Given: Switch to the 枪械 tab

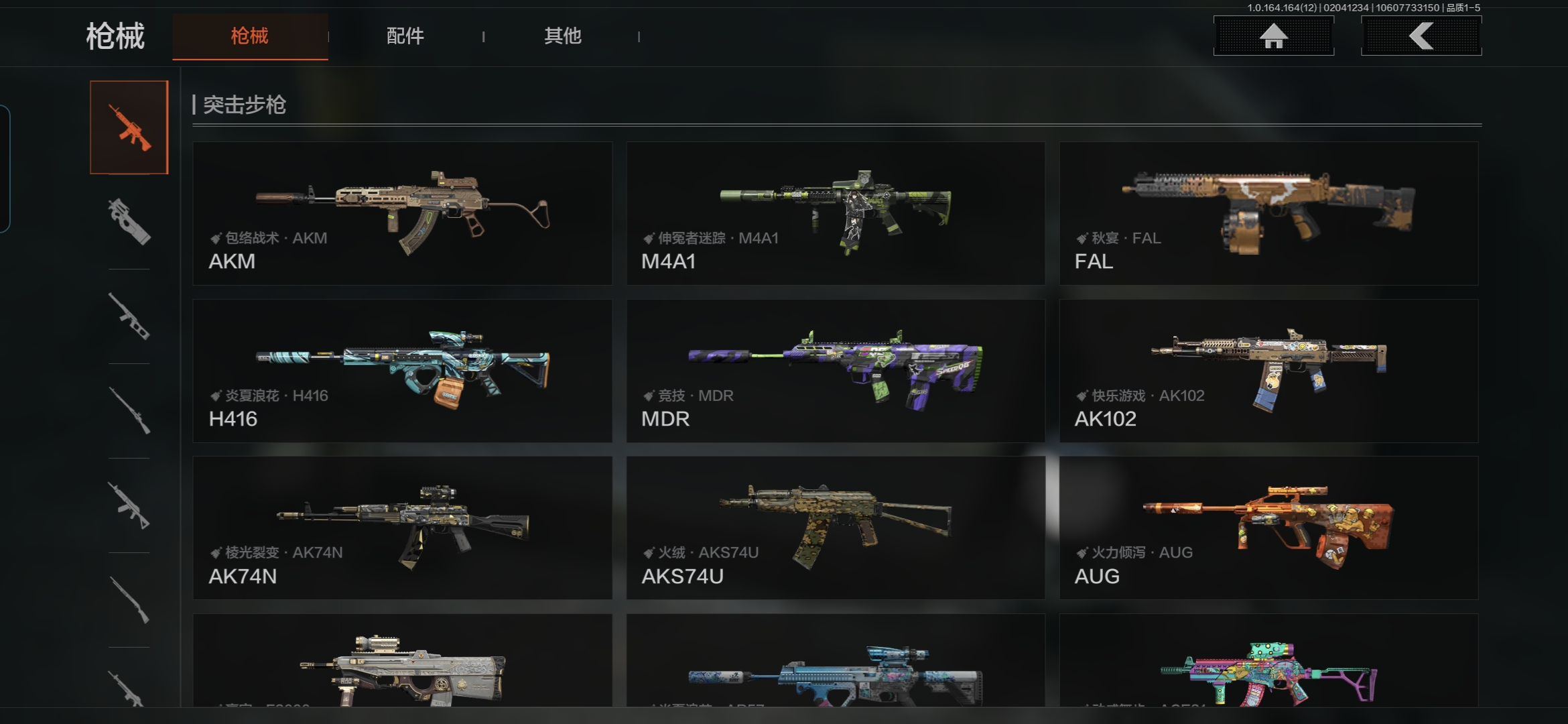Looking at the screenshot, I should pyautogui.click(x=249, y=36).
